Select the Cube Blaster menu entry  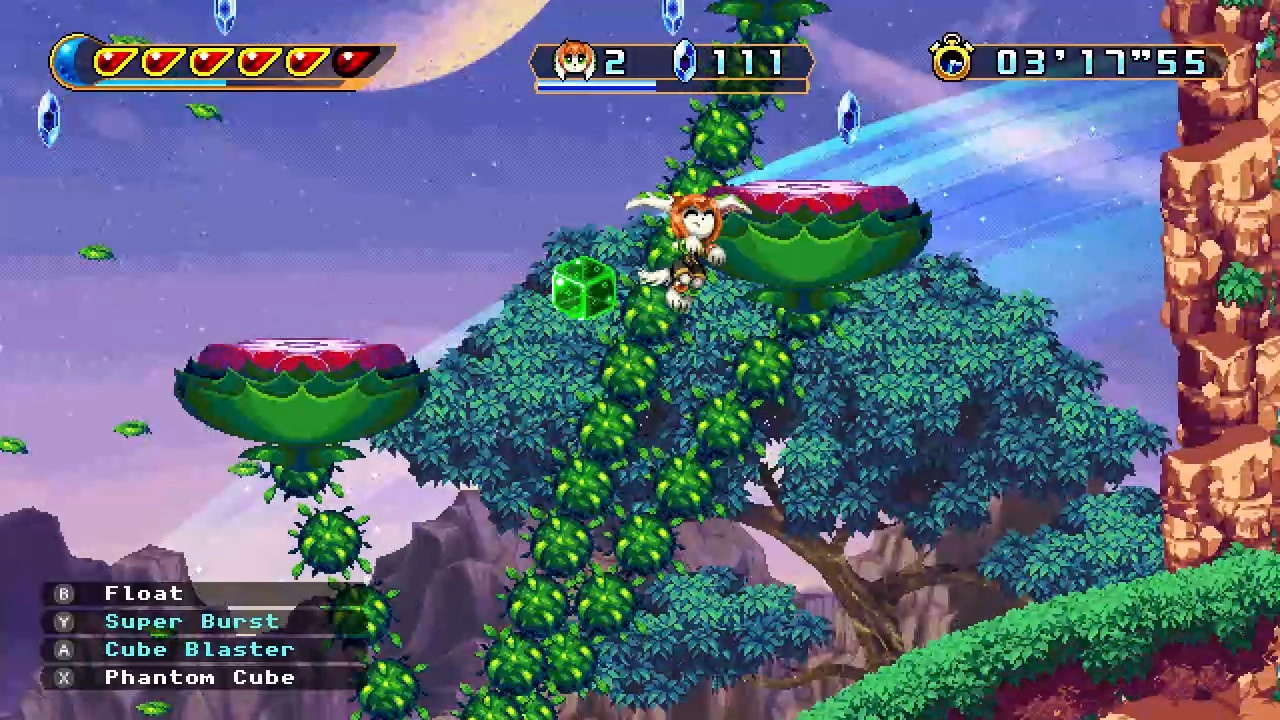199,649
